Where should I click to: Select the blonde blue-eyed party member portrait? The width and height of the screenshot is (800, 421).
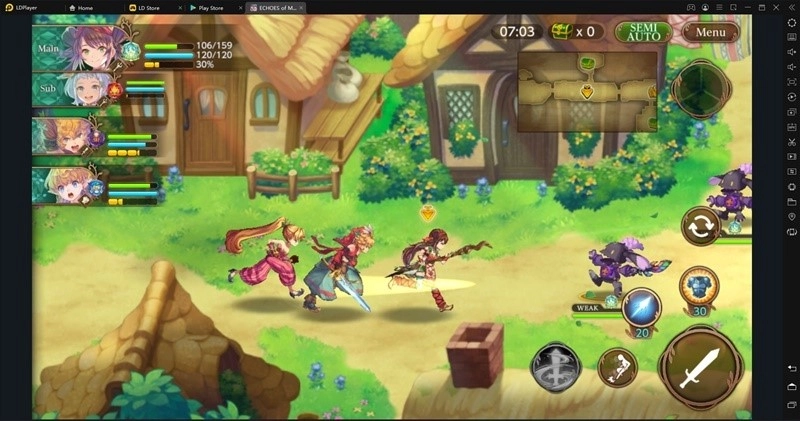(x=62, y=184)
